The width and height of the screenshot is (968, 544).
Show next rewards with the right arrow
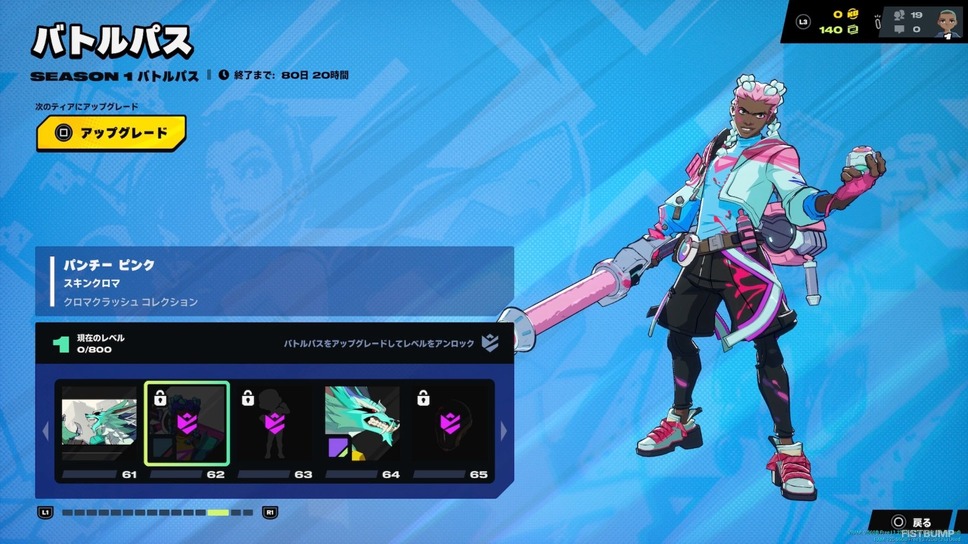point(503,431)
